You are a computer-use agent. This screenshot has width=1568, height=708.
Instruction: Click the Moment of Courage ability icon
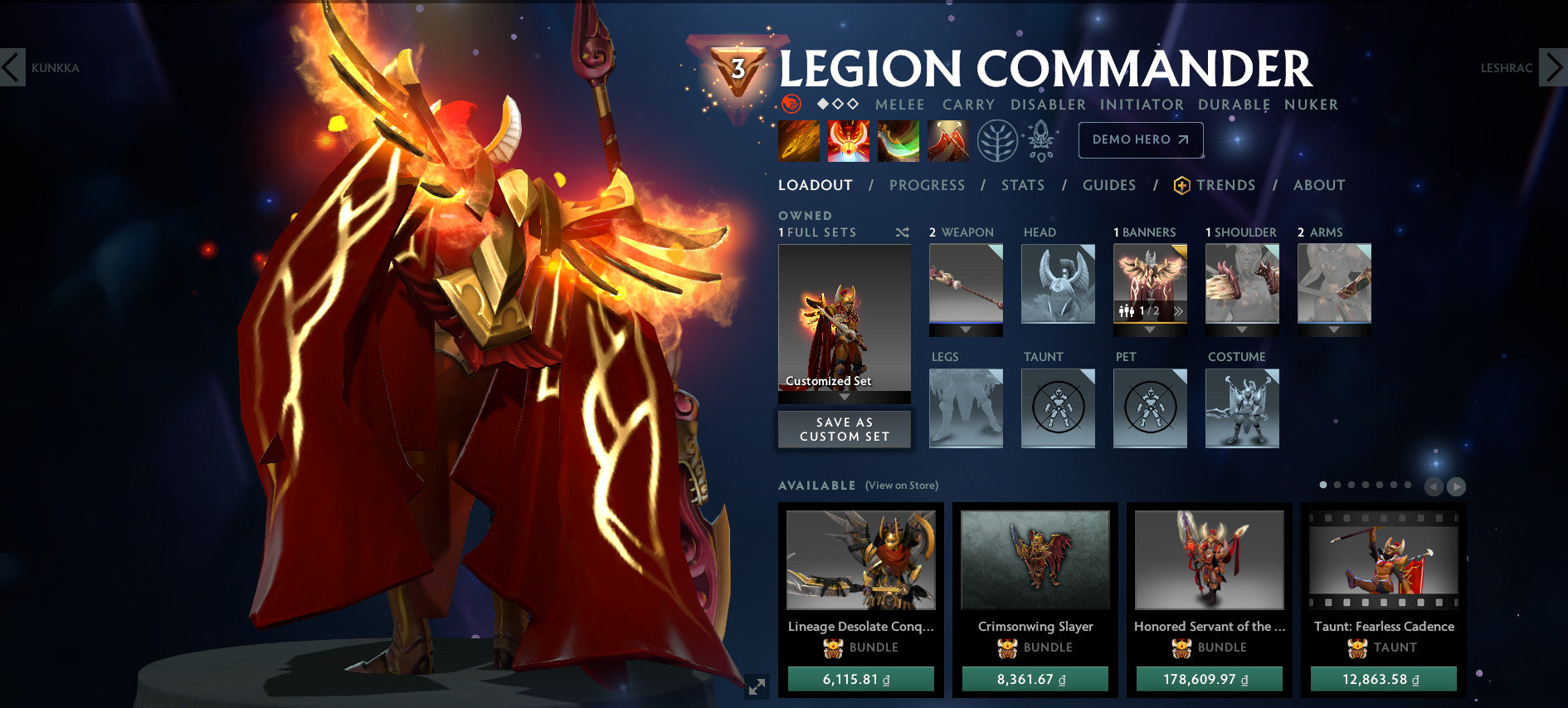tap(899, 139)
